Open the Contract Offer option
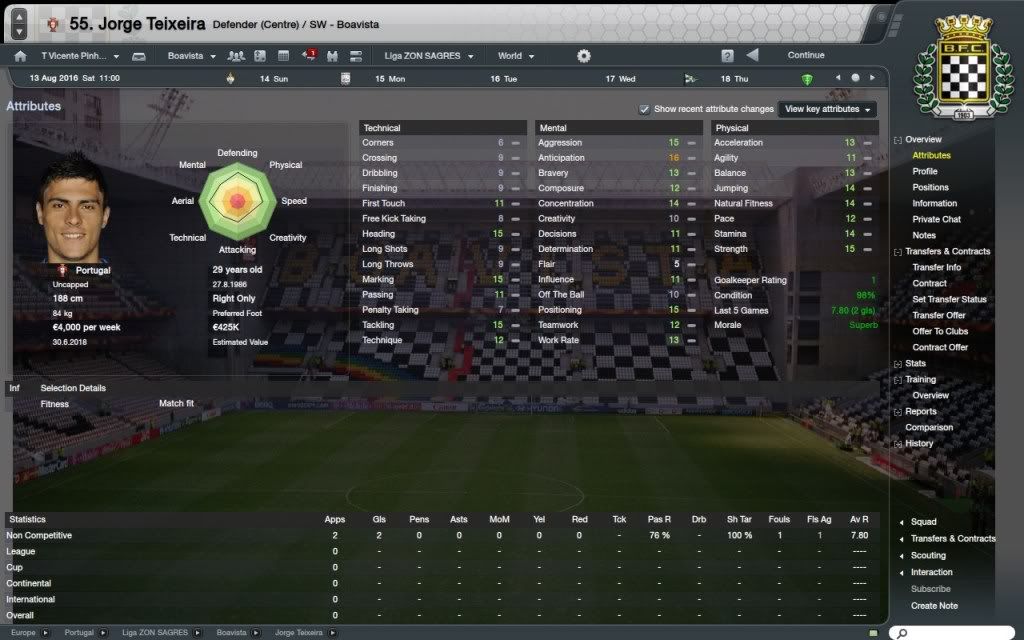 (x=940, y=347)
